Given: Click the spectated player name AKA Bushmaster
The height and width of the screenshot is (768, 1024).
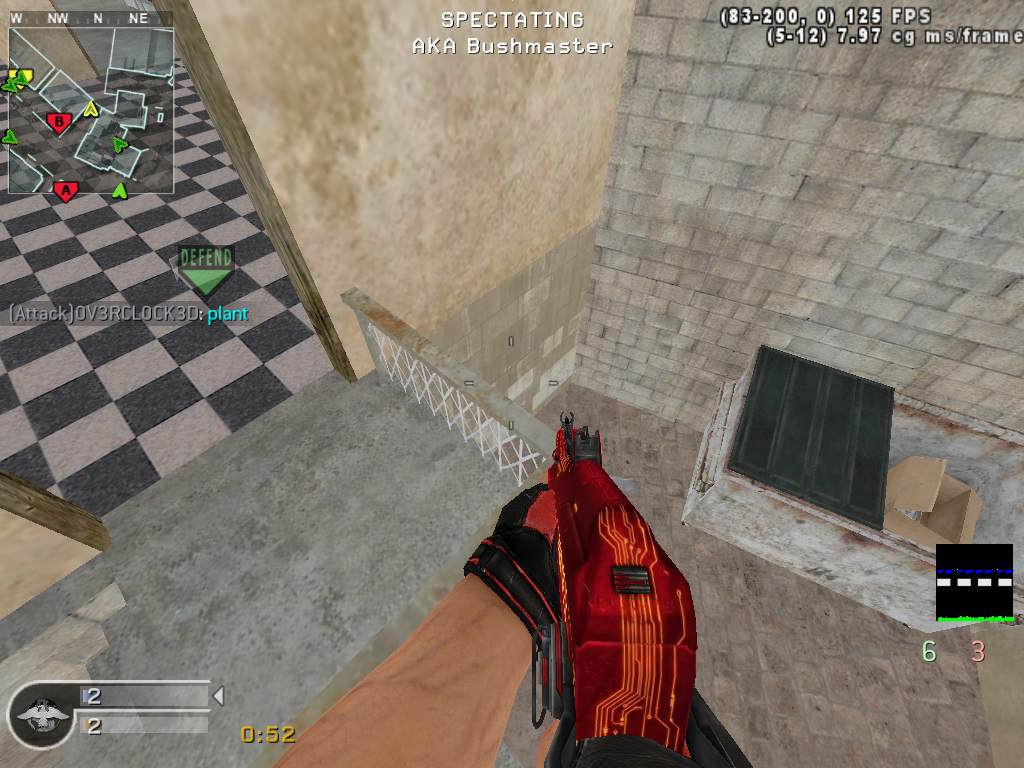Looking at the screenshot, I should pos(512,46).
